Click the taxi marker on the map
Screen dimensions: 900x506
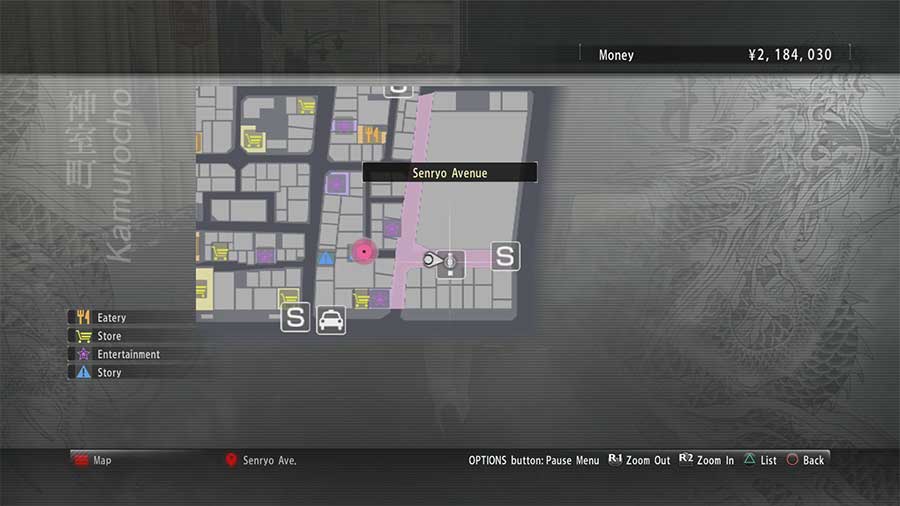(331, 319)
